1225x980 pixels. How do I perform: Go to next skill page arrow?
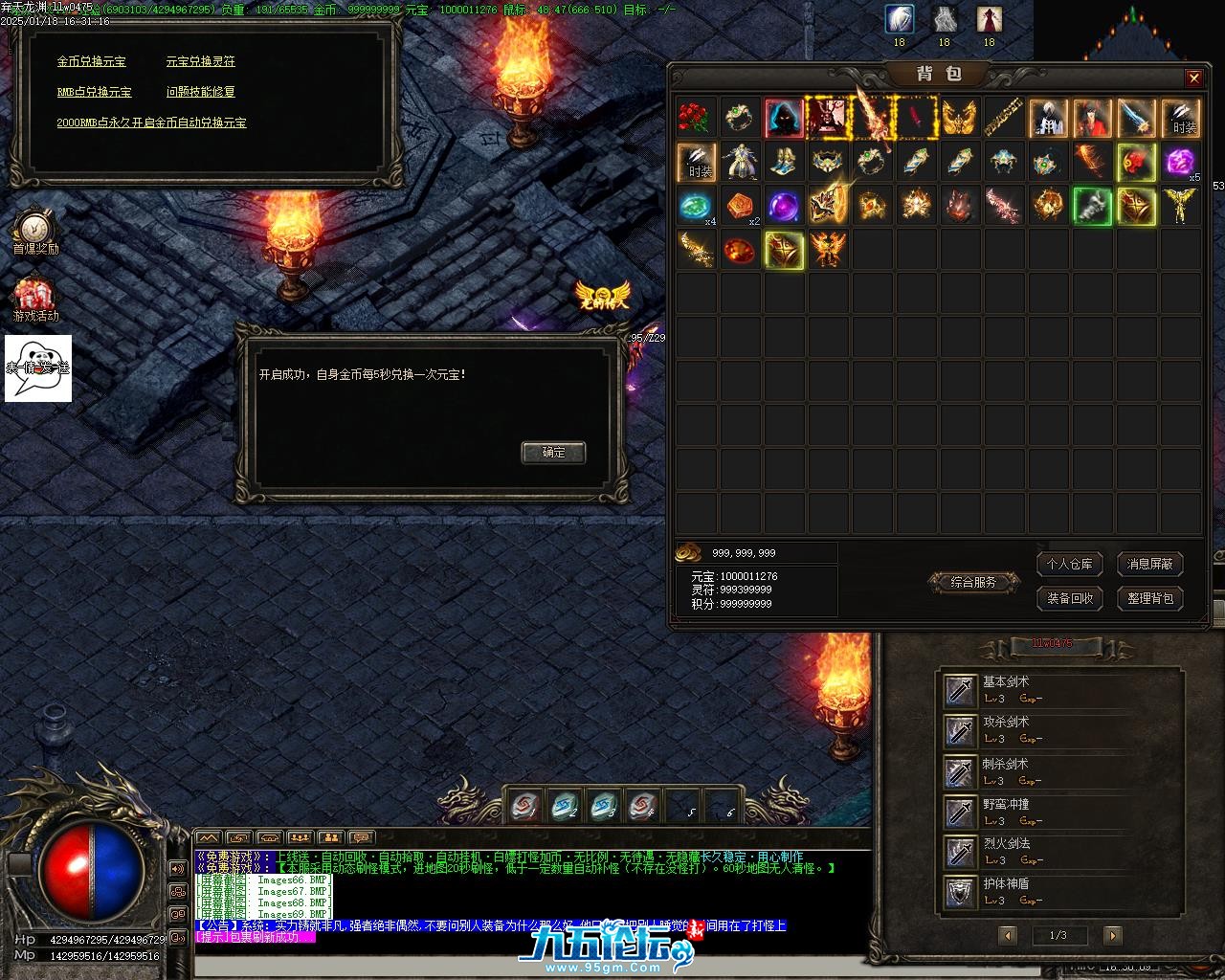click(x=1111, y=935)
